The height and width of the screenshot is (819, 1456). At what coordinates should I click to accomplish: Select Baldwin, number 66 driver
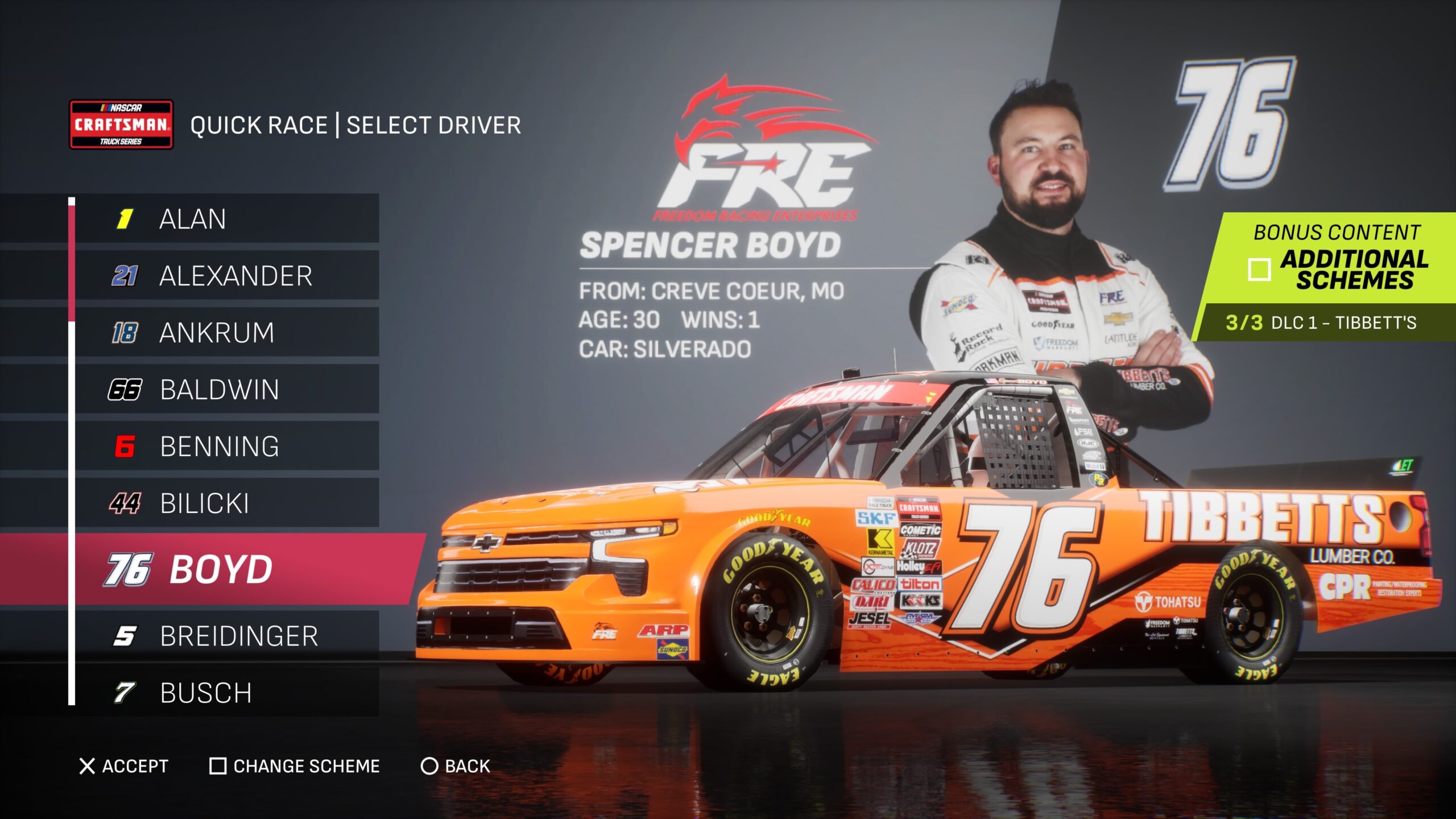[x=227, y=390]
